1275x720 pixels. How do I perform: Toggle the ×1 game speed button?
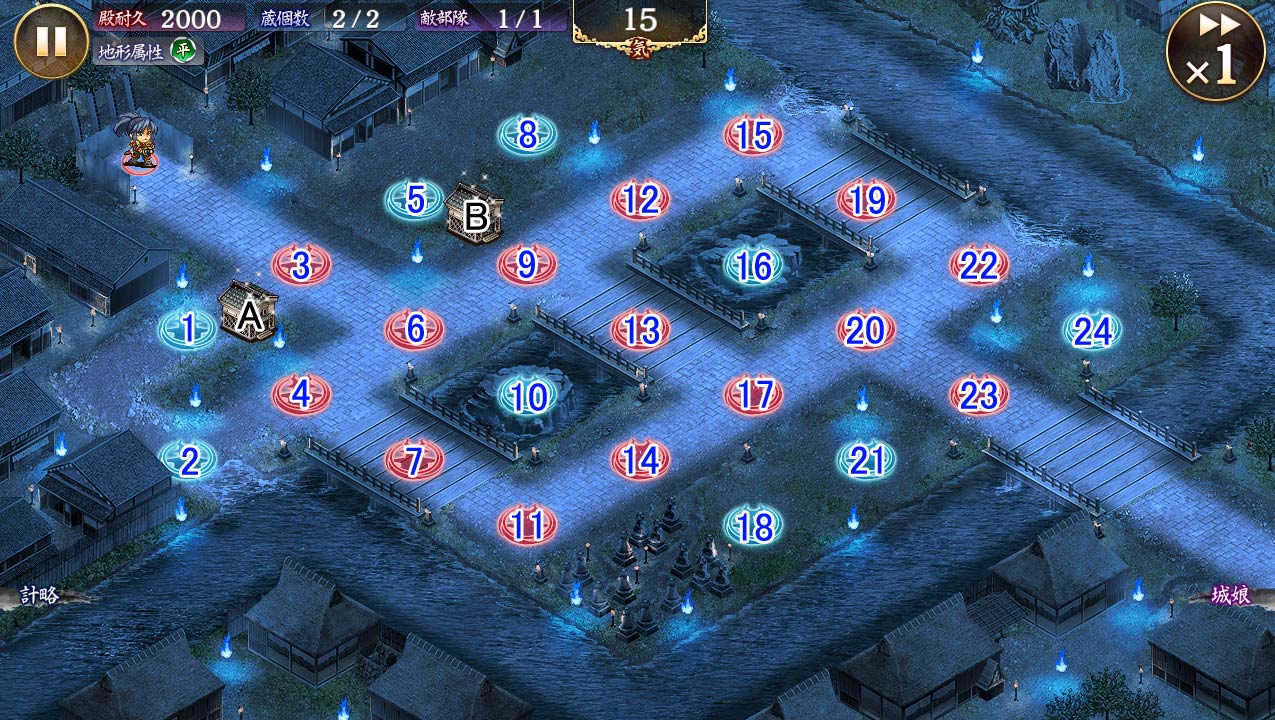click(x=1215, y=51)
